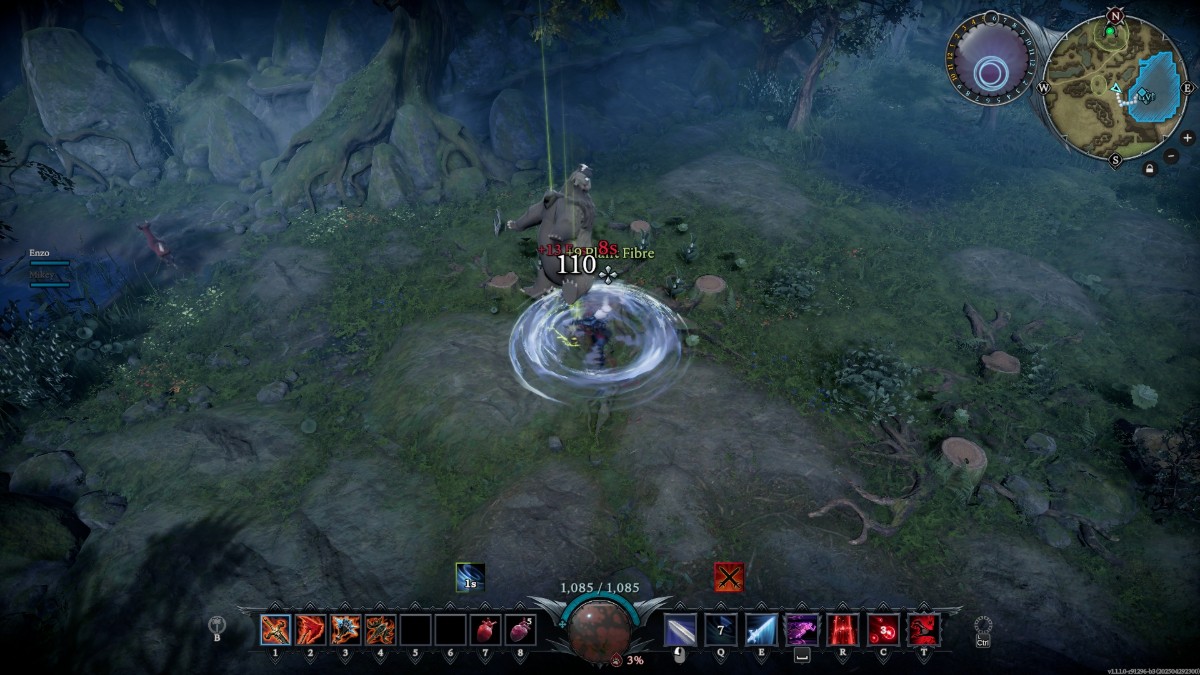Activate the E ice blade ability
This screenshot has width=1200, height=675.
[761, 630]
